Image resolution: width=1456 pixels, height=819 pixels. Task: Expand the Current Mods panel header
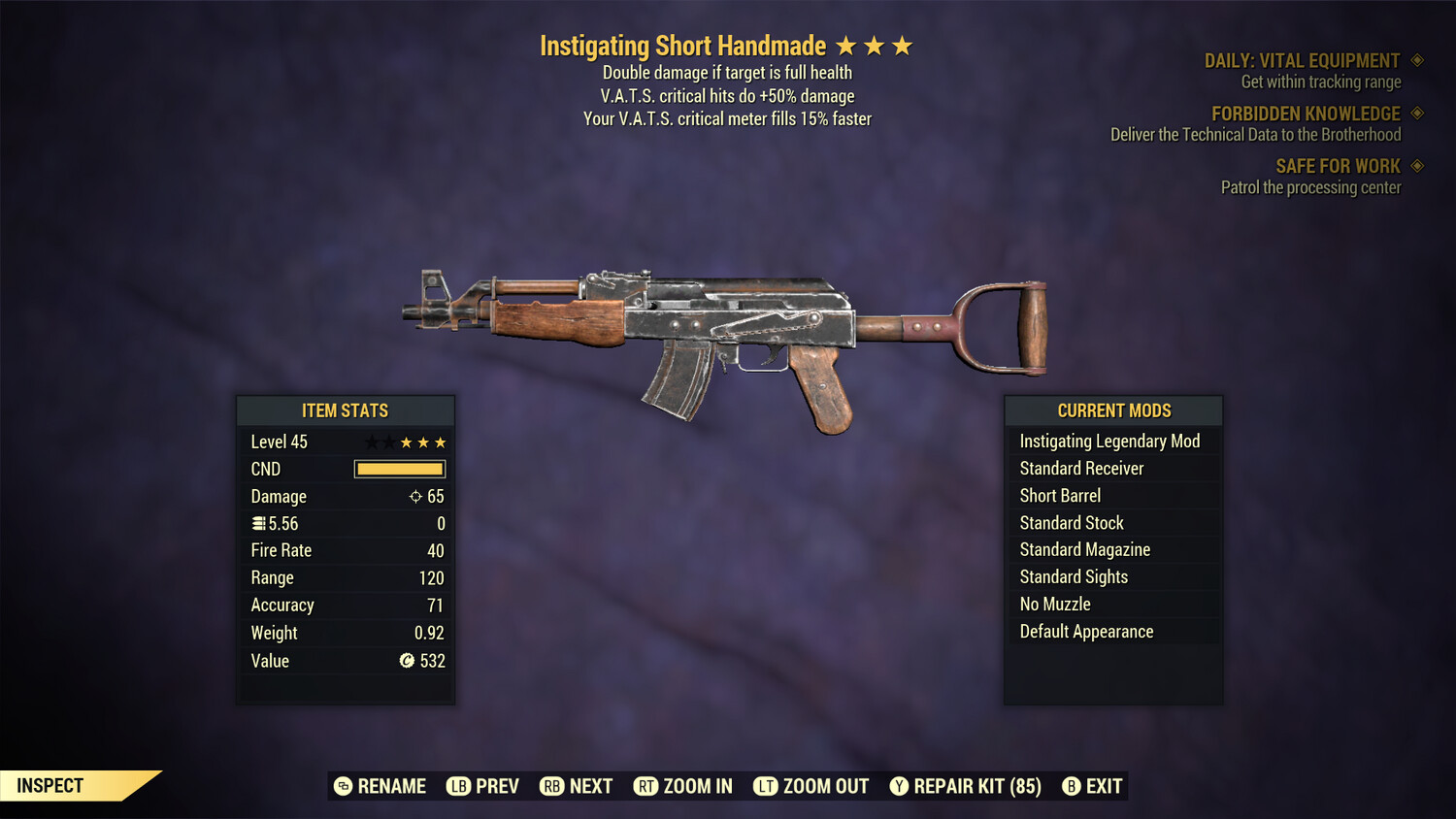point(1112,410)
